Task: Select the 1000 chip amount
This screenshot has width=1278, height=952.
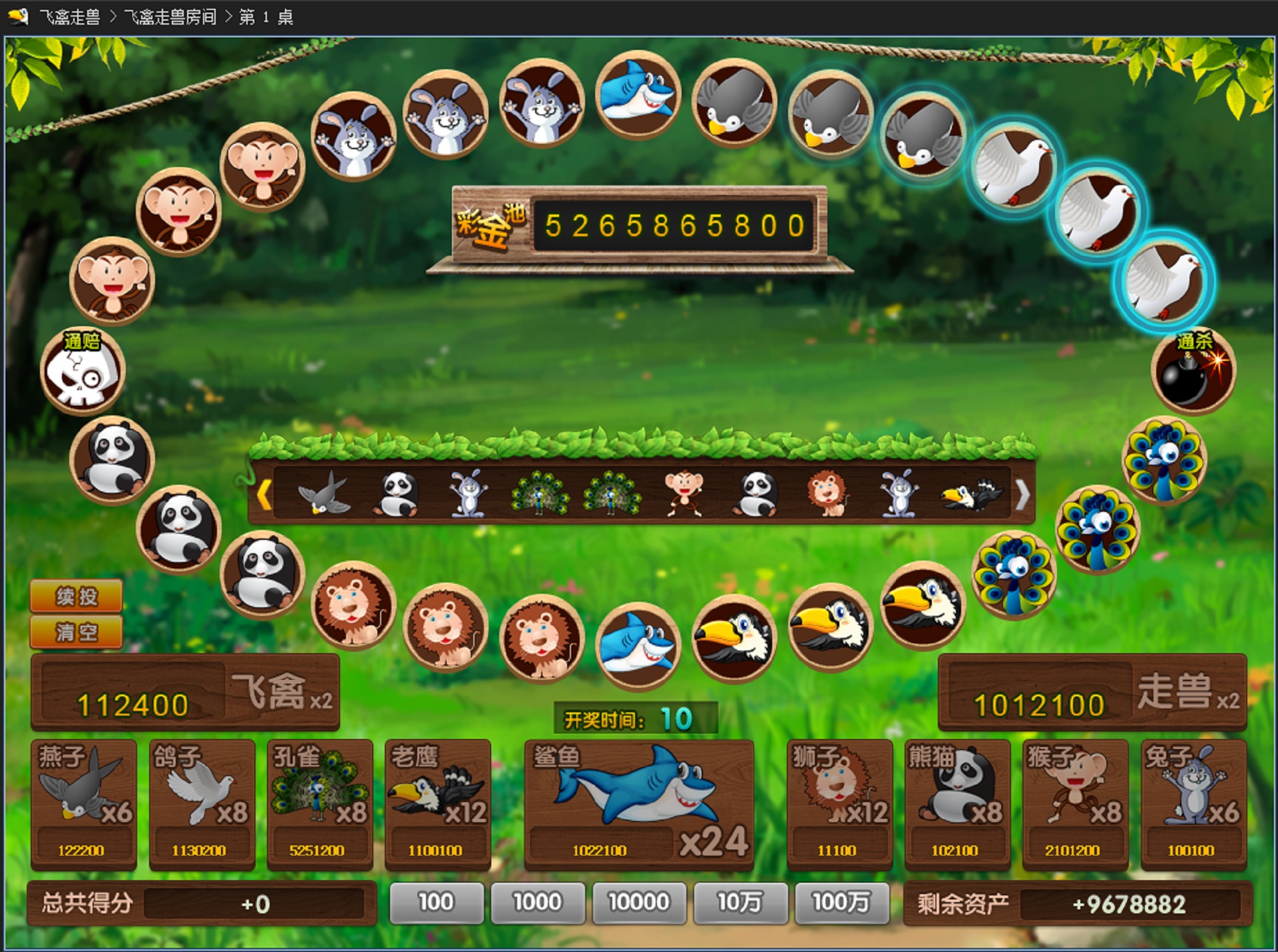Action: click(537, 903)
